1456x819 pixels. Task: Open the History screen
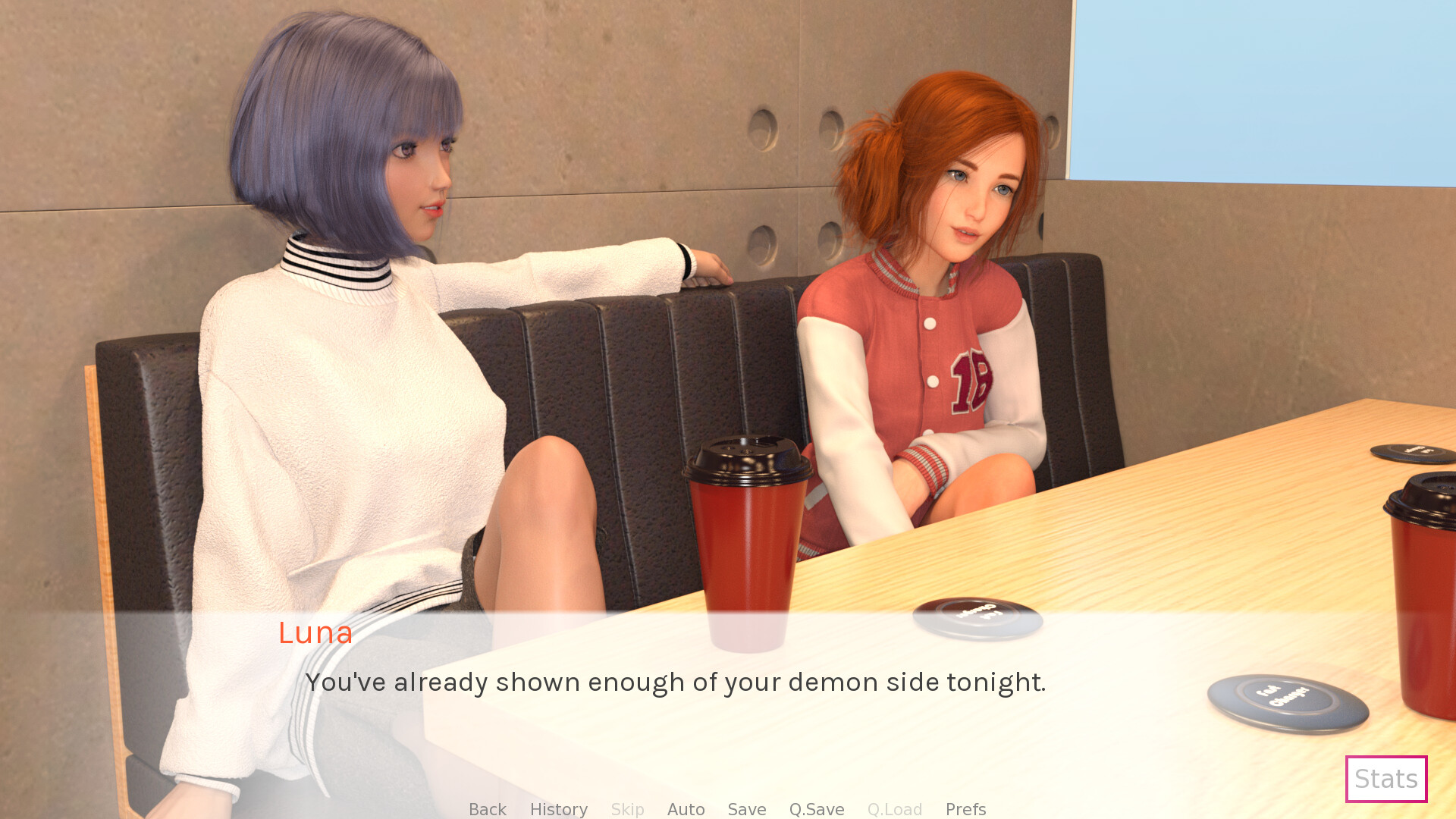point(558,808)
